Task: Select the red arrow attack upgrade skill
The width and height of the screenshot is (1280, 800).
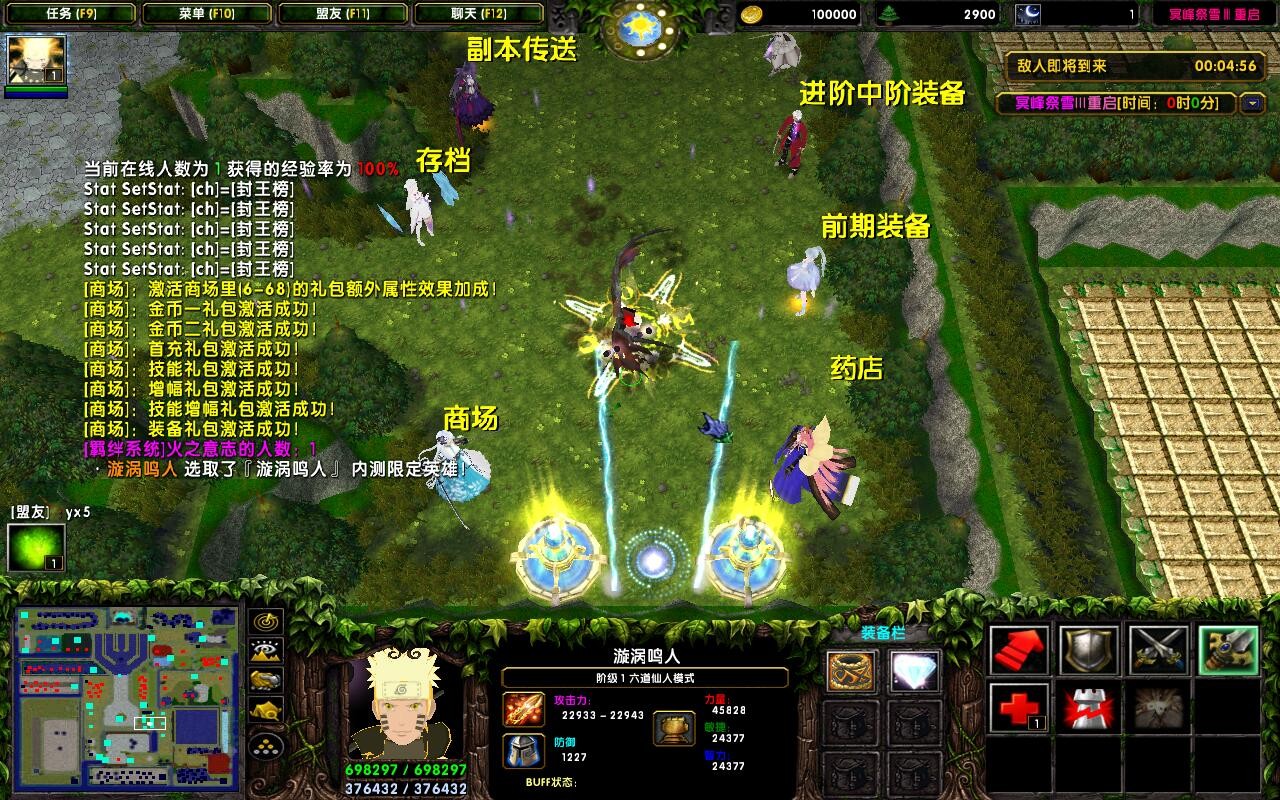Action: point(1018,648)
